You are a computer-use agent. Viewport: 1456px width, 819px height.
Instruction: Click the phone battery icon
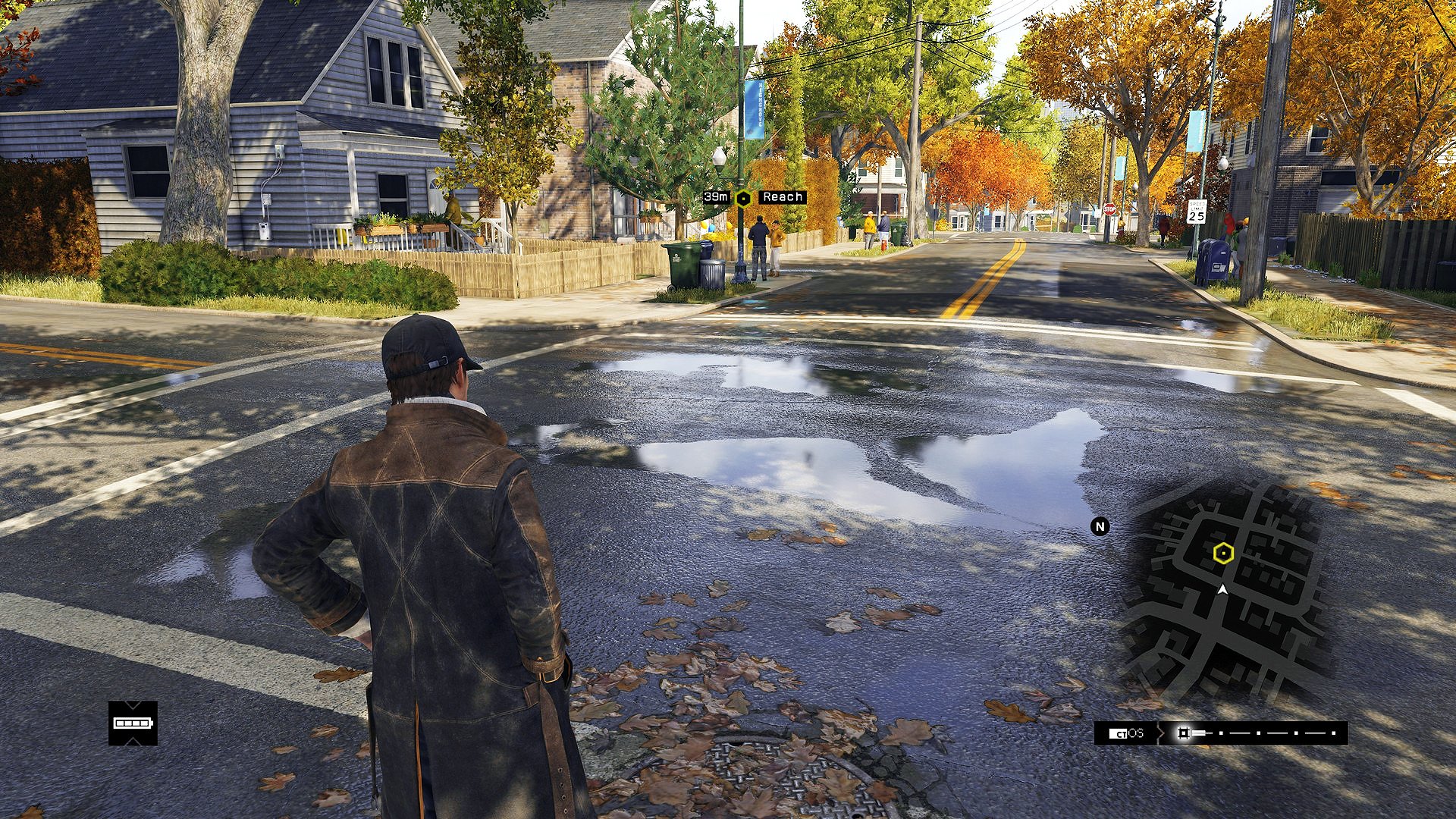(x=133, y=723)
